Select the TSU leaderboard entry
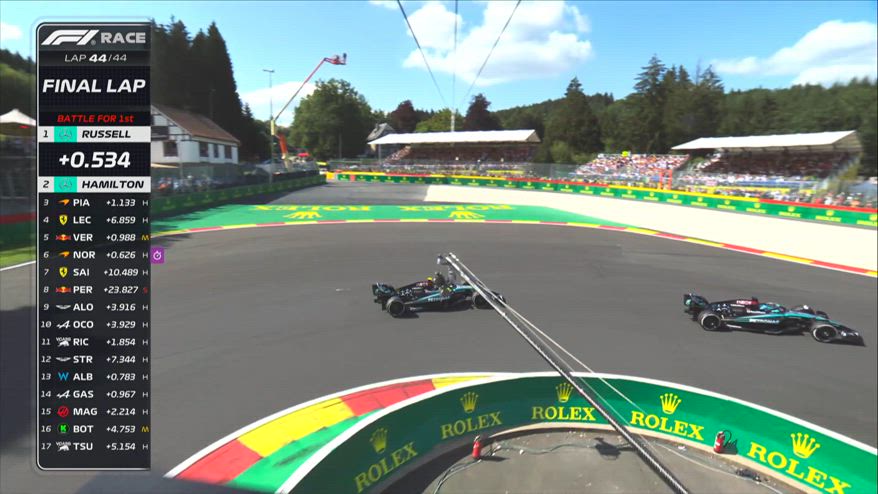This screenshot has width=878, height=494. 94,446
